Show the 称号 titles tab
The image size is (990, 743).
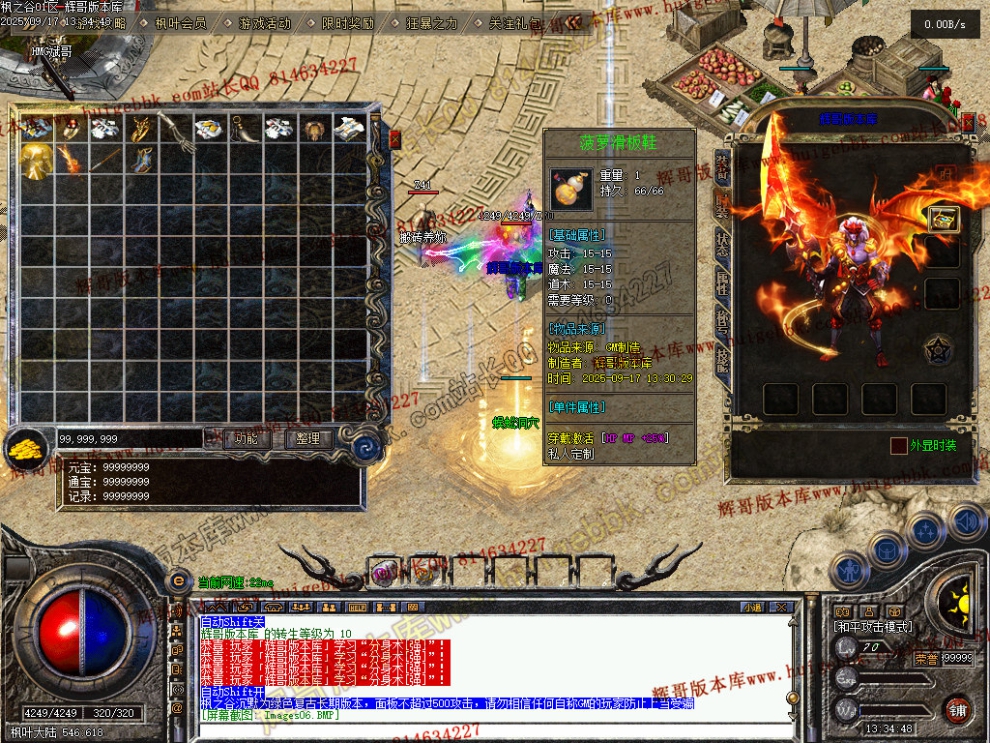point(722,319)
